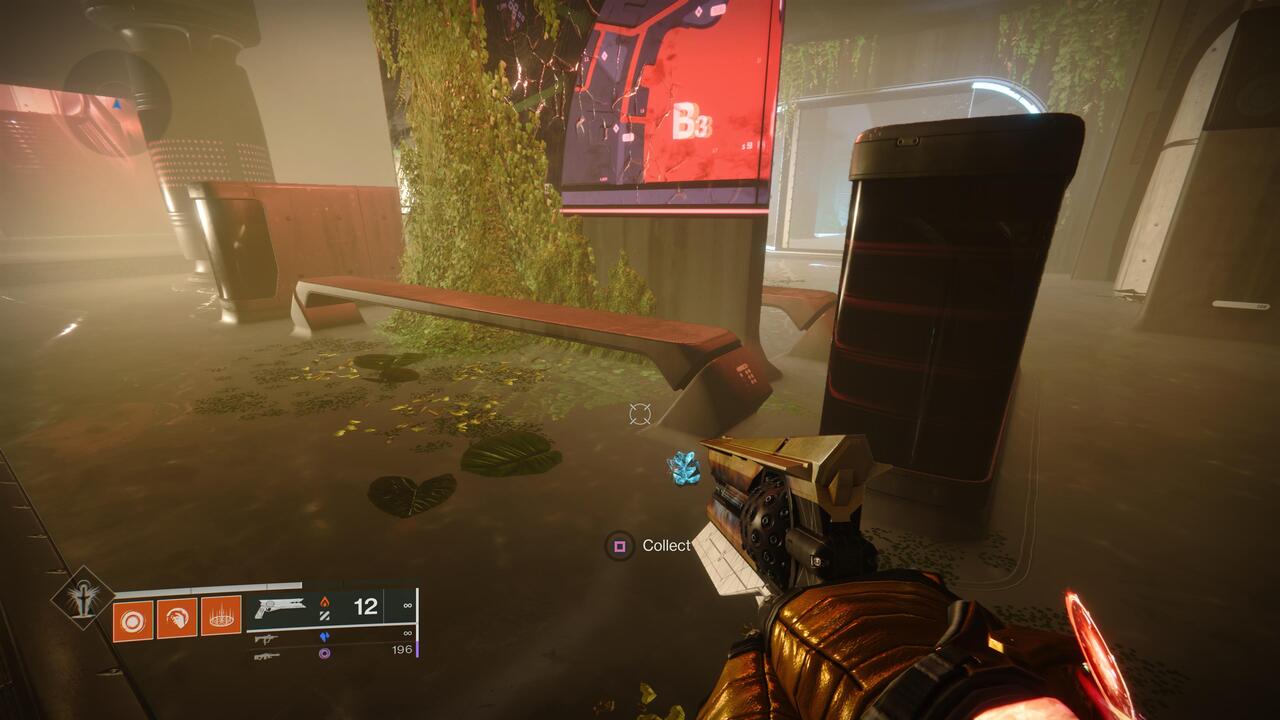The width and height of the screenshot is (1280, 720).
Task: Click the ammo count reading 12
Action: point(365,606)
